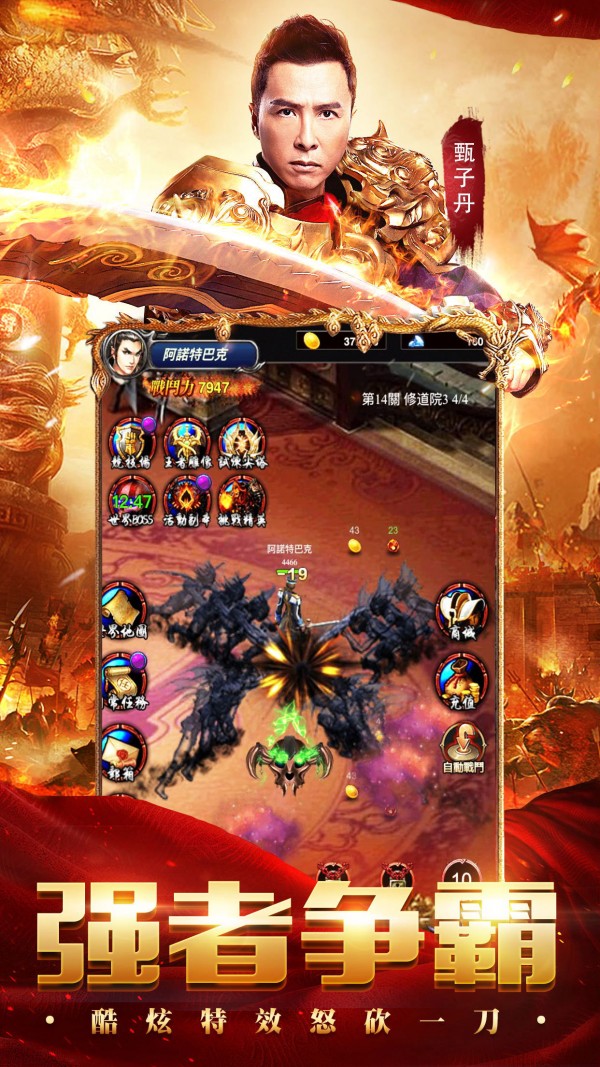Open the 世界BOSS event icon
Viewport: 600px width, 1067px height.
[x=131, y=494]
